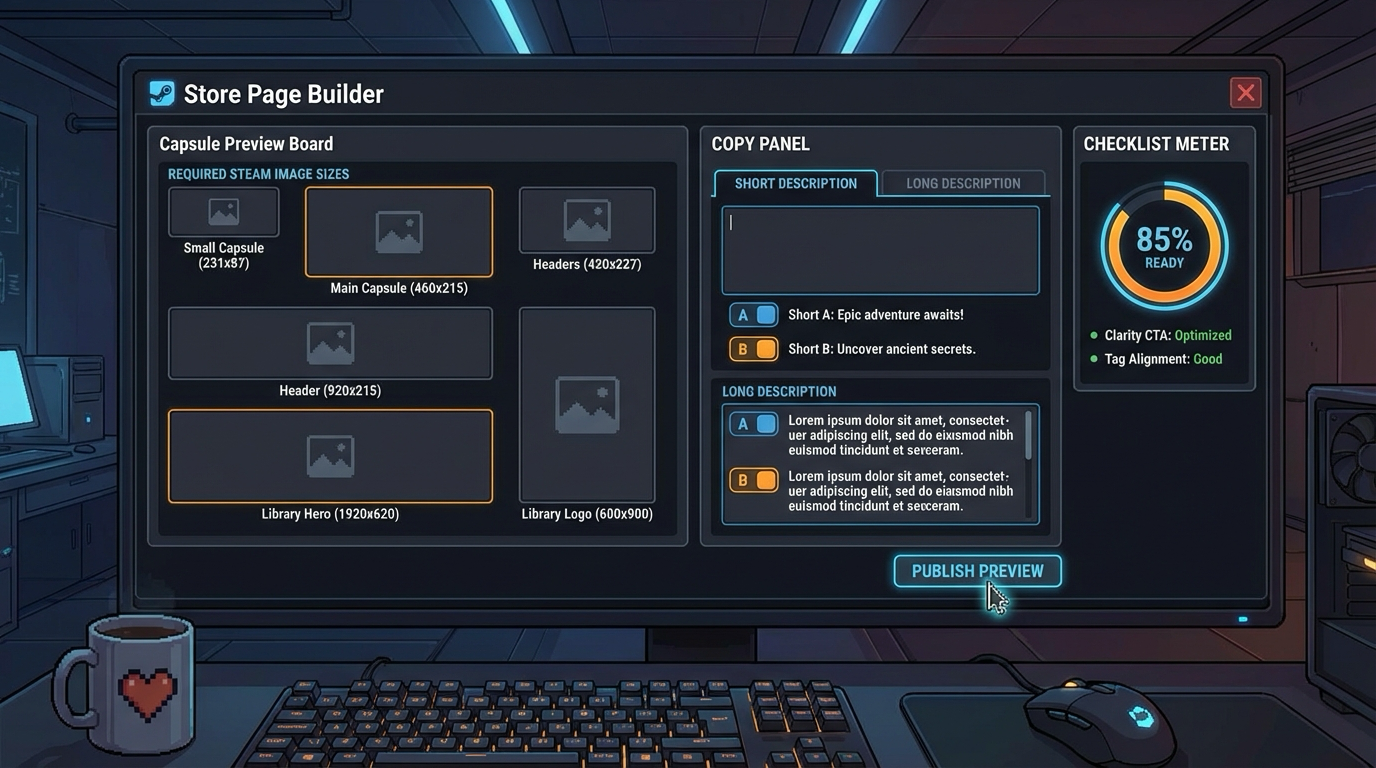Screen dimensions: 1376x768
Task: Enable the Short B variant toggle
Action: point(753,348)
